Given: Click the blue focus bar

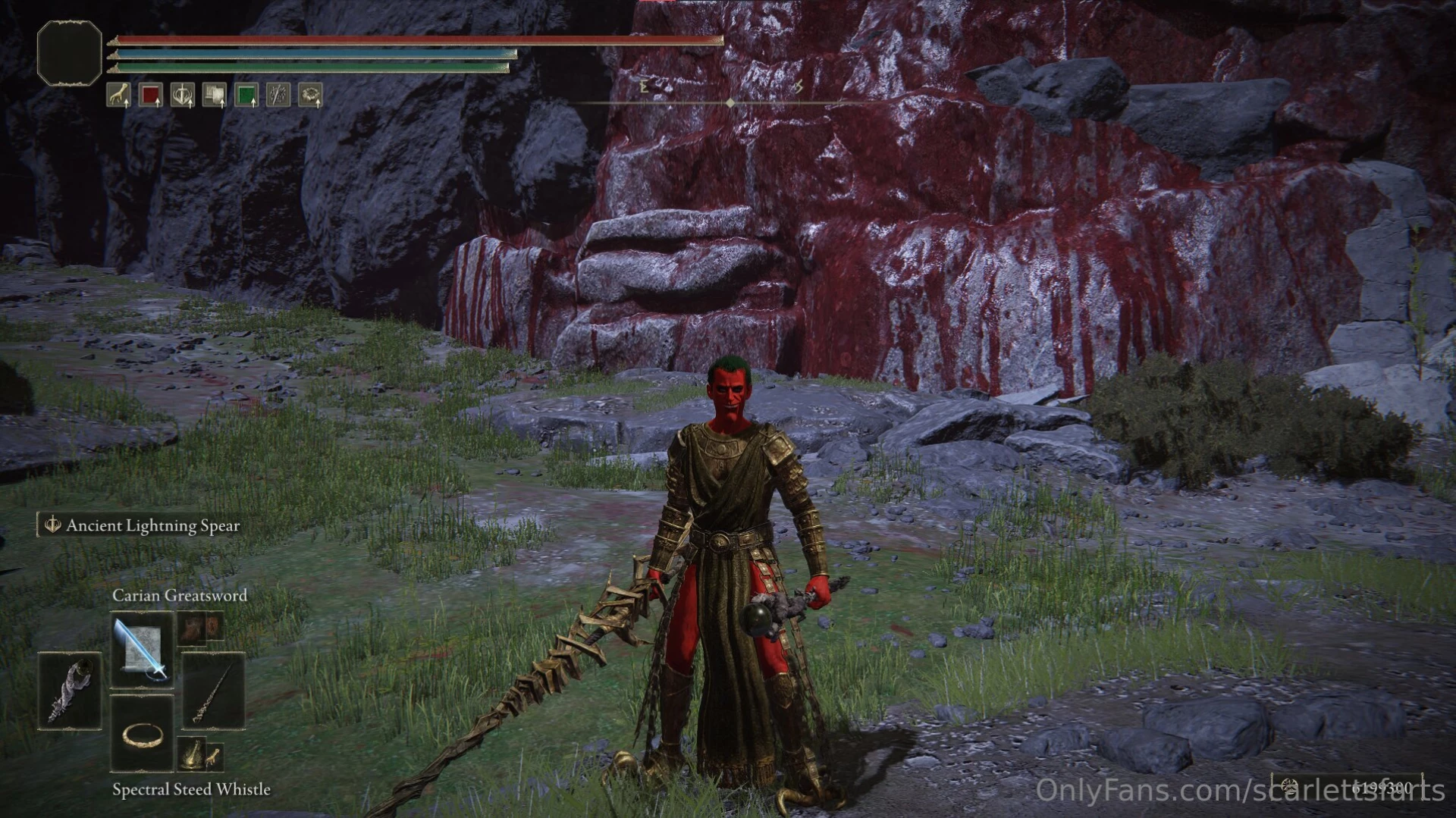Looking at the screenshot, I should tap(315, 54).
